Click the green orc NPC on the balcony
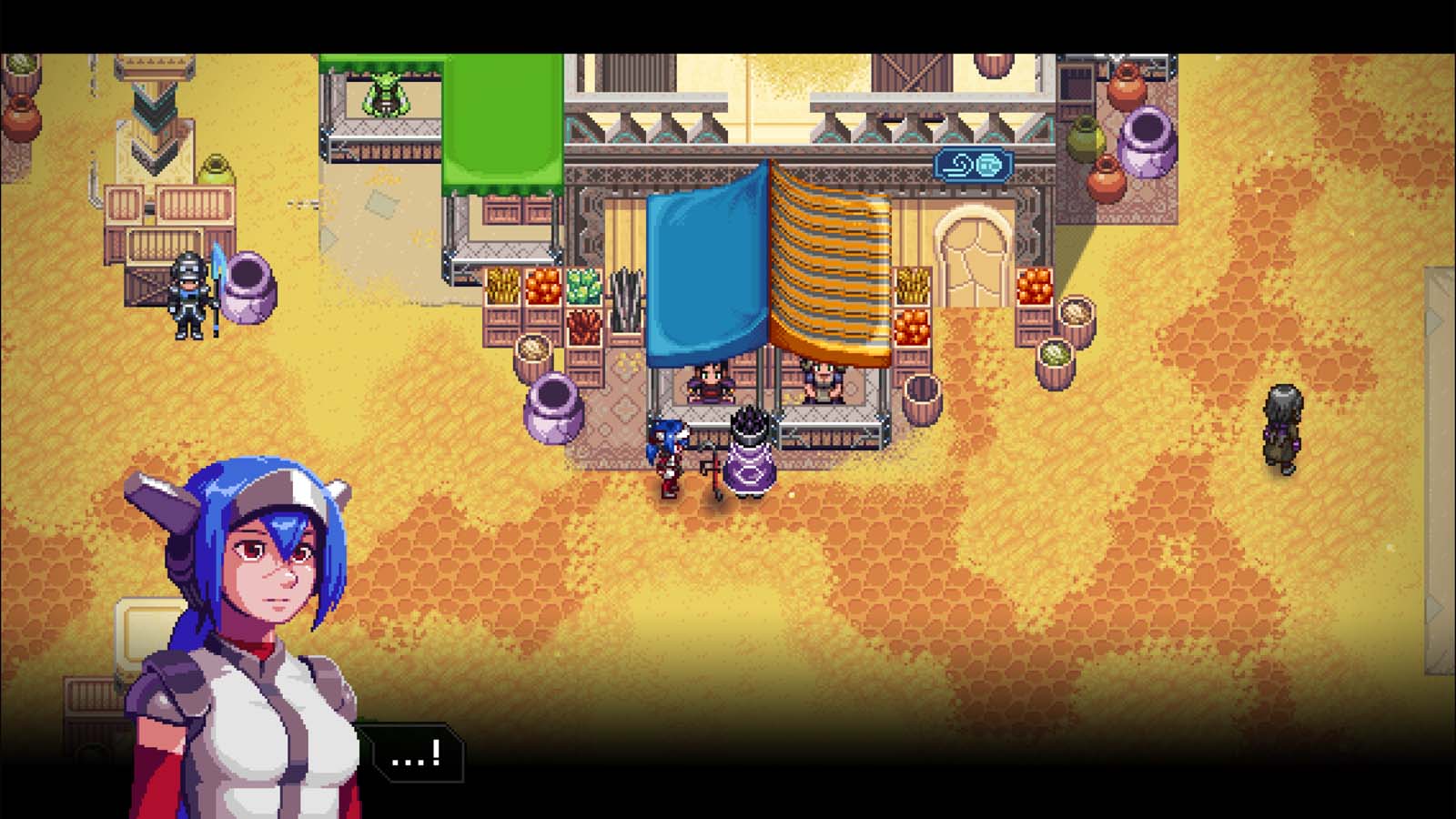This screenshot has height=819, width=1456. (x=387, y=96)
